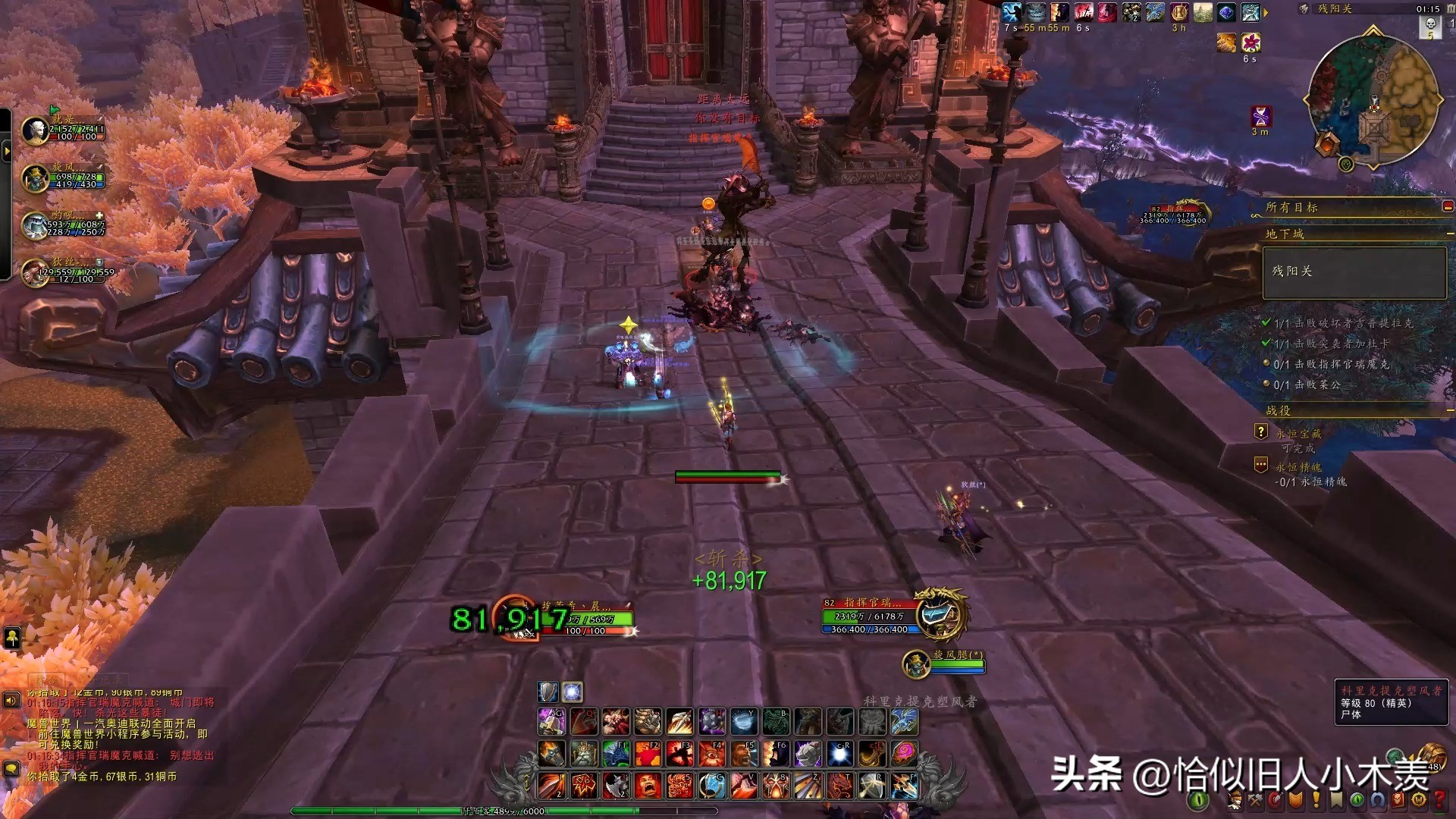Click the hourglass debuff icon showing 3 m
The width and height of the screenshot is (1456, 819).
point(1260,116)
